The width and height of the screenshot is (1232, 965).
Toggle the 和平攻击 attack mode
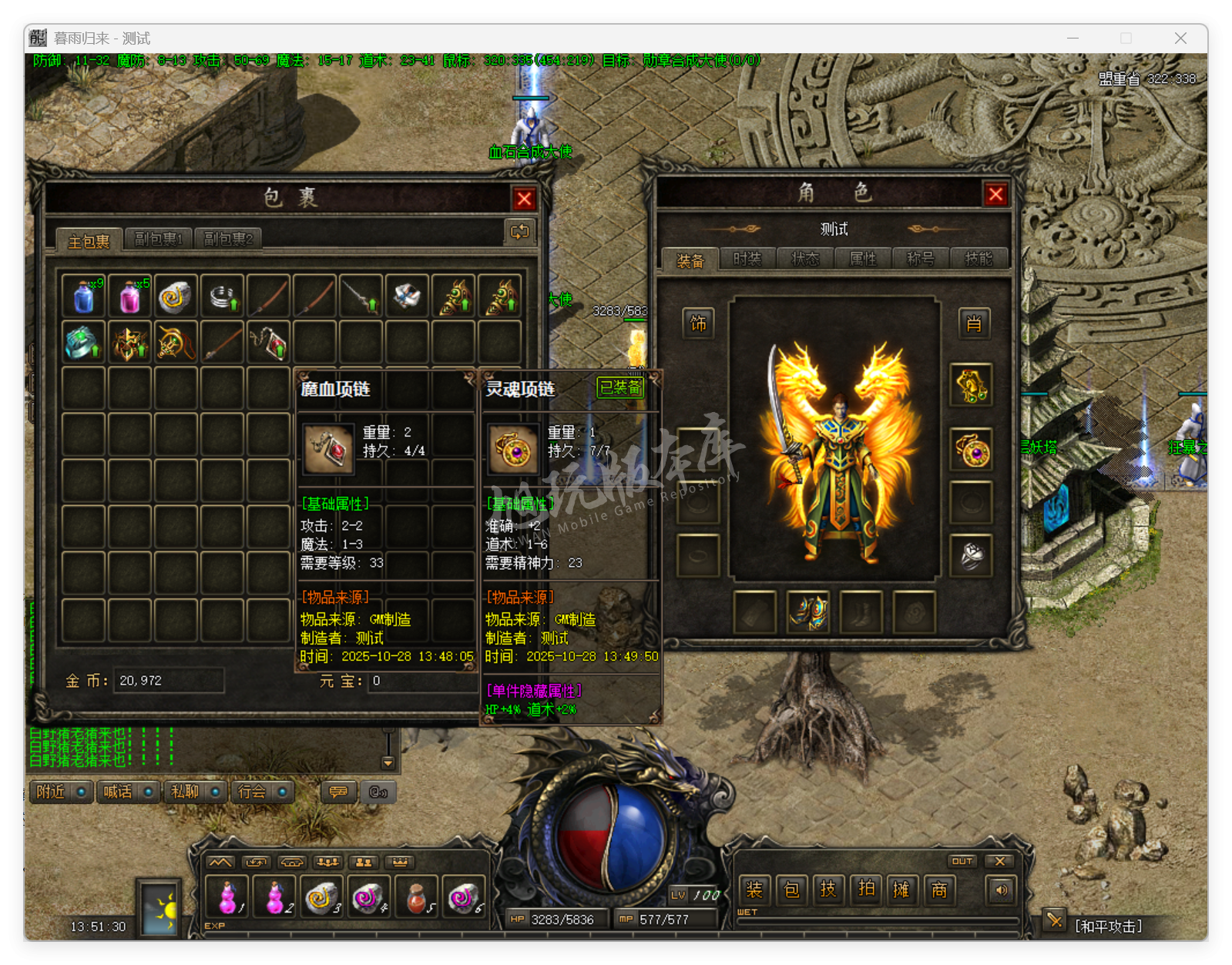(x=1108, y=926)
